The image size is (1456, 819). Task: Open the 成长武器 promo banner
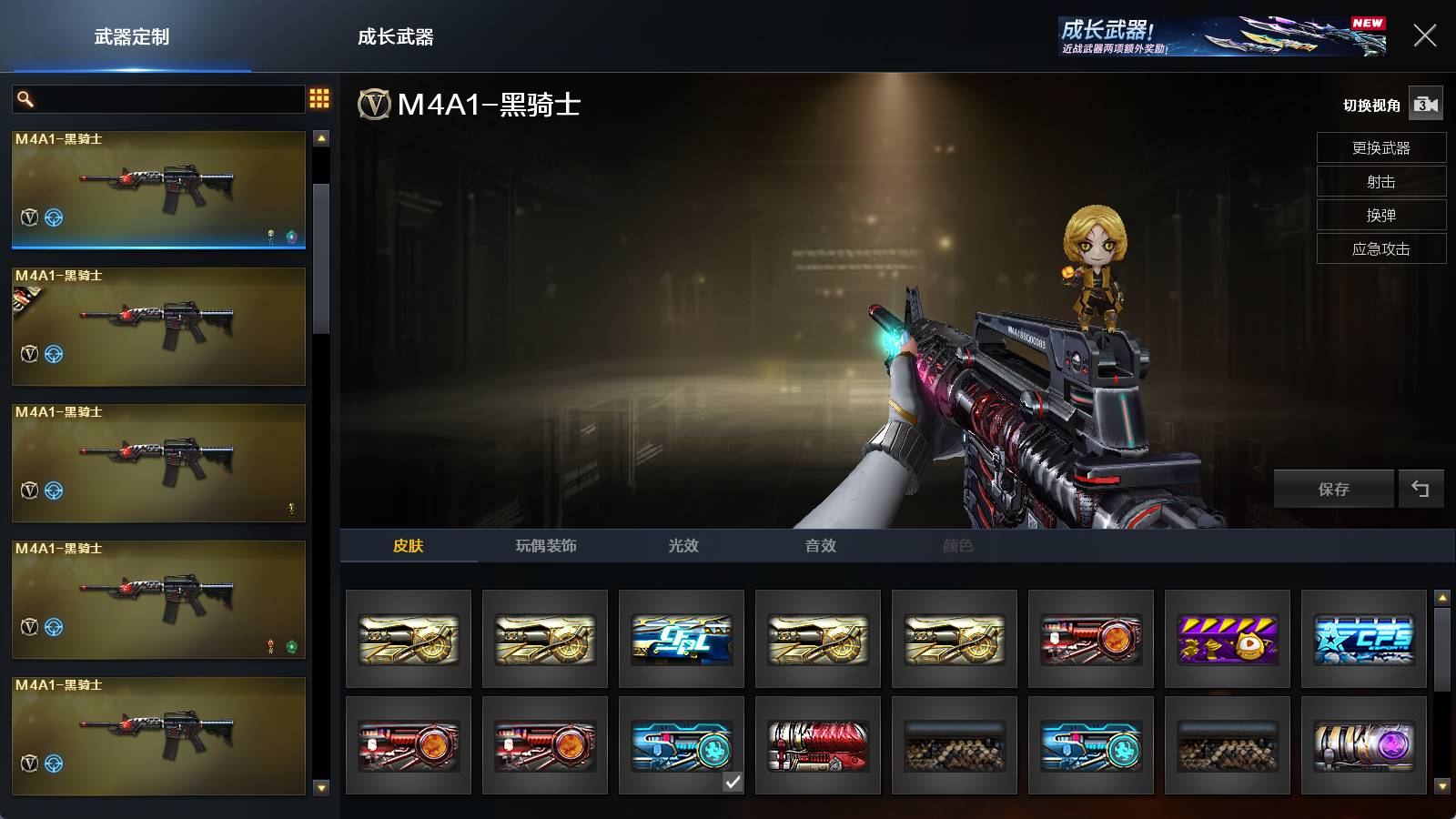(x=1222, y=36)
